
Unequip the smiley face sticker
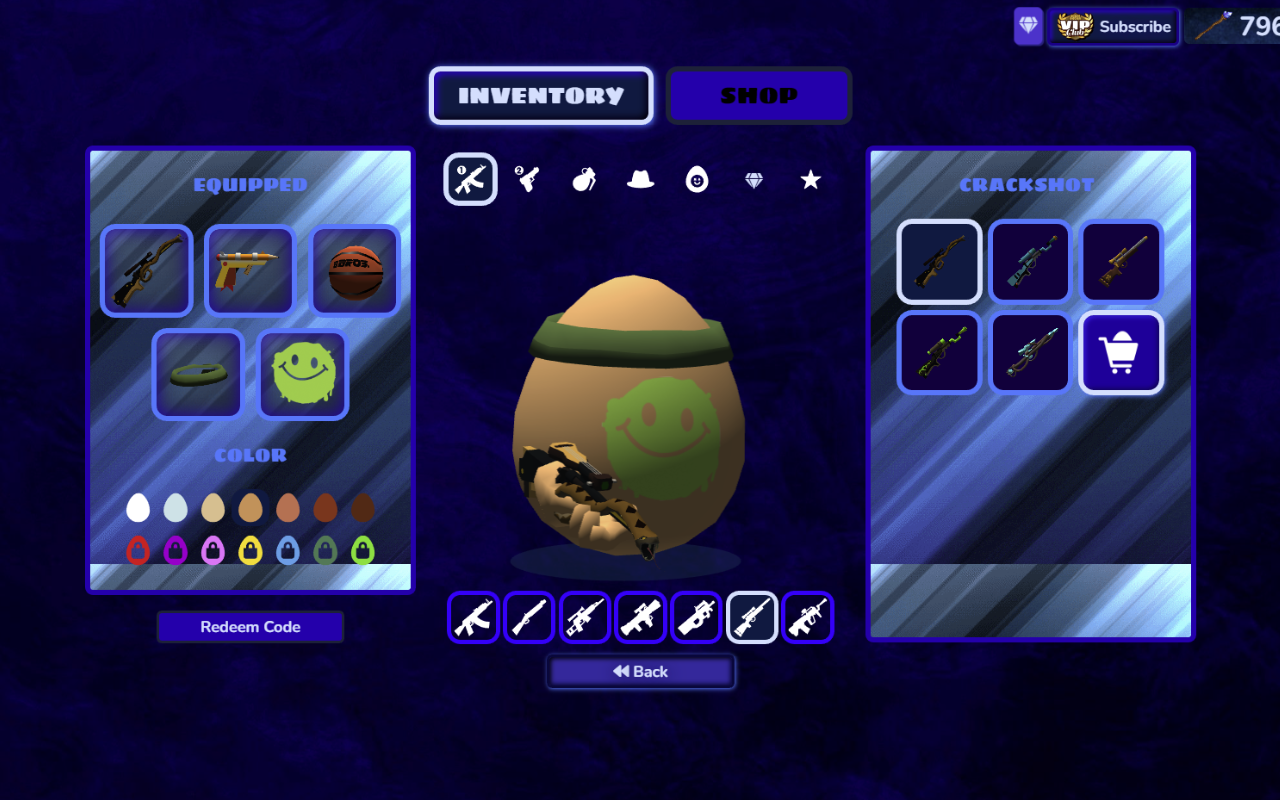coord(303,374)
